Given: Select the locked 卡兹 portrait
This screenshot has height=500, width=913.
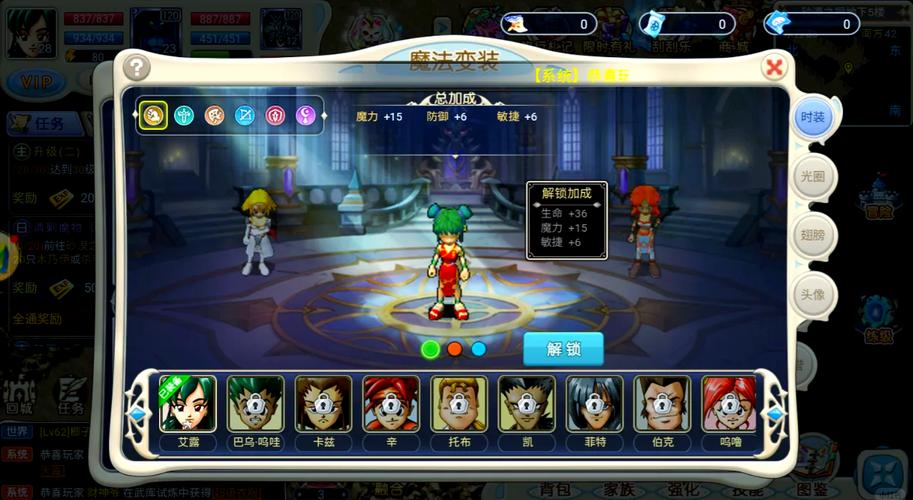Looking at the screenshot, I should pyautogui.click(x=323, y=404).
